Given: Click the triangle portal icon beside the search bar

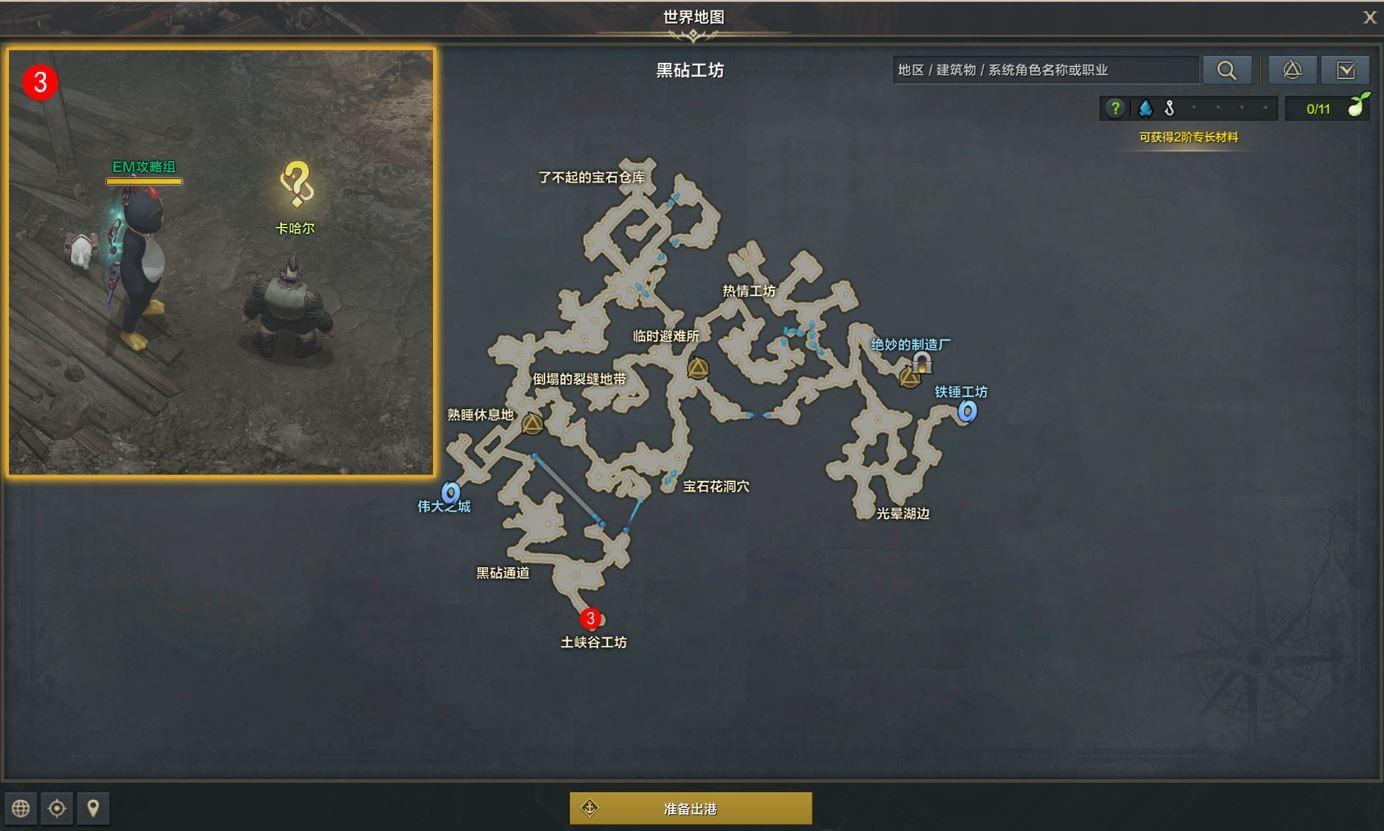Looking at the screenshot, I should tap(1292, 70).
